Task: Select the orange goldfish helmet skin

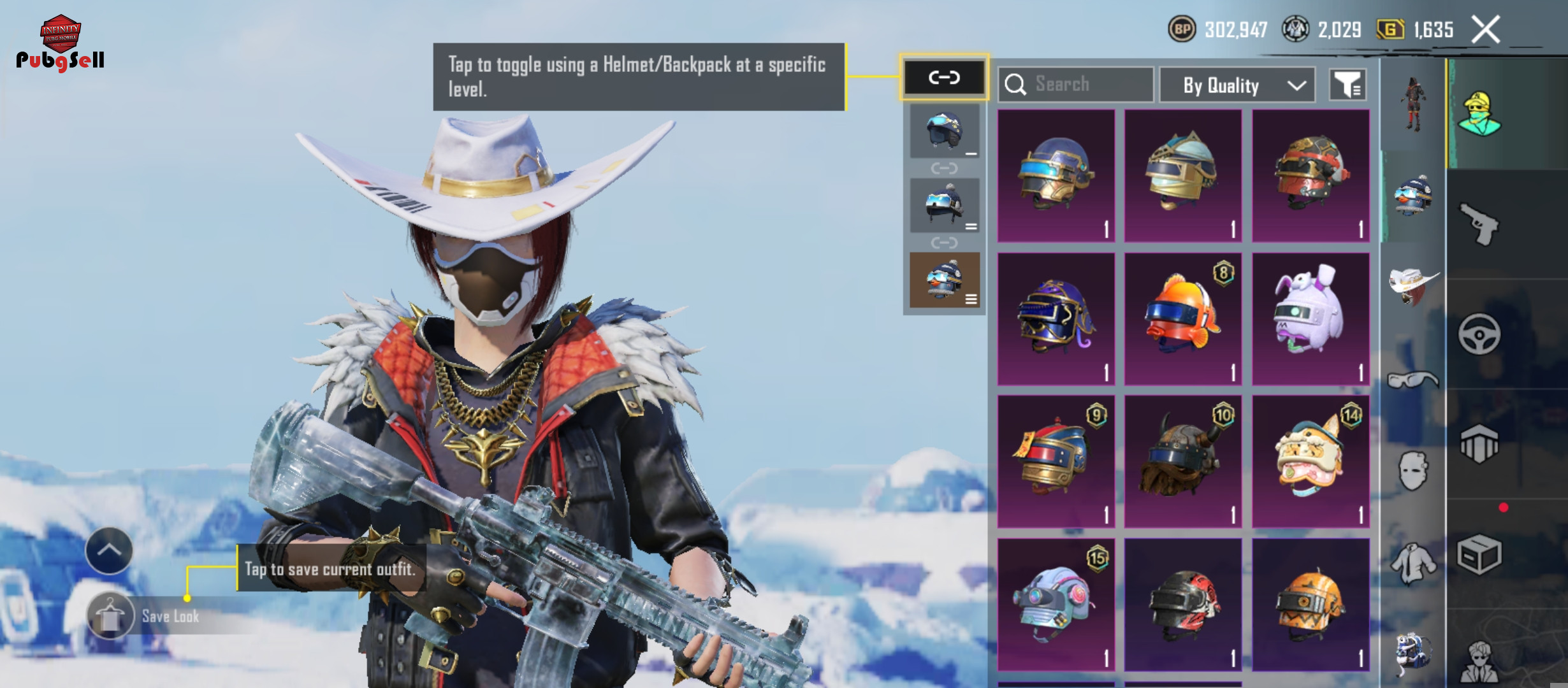Action: click(1183, 319)
